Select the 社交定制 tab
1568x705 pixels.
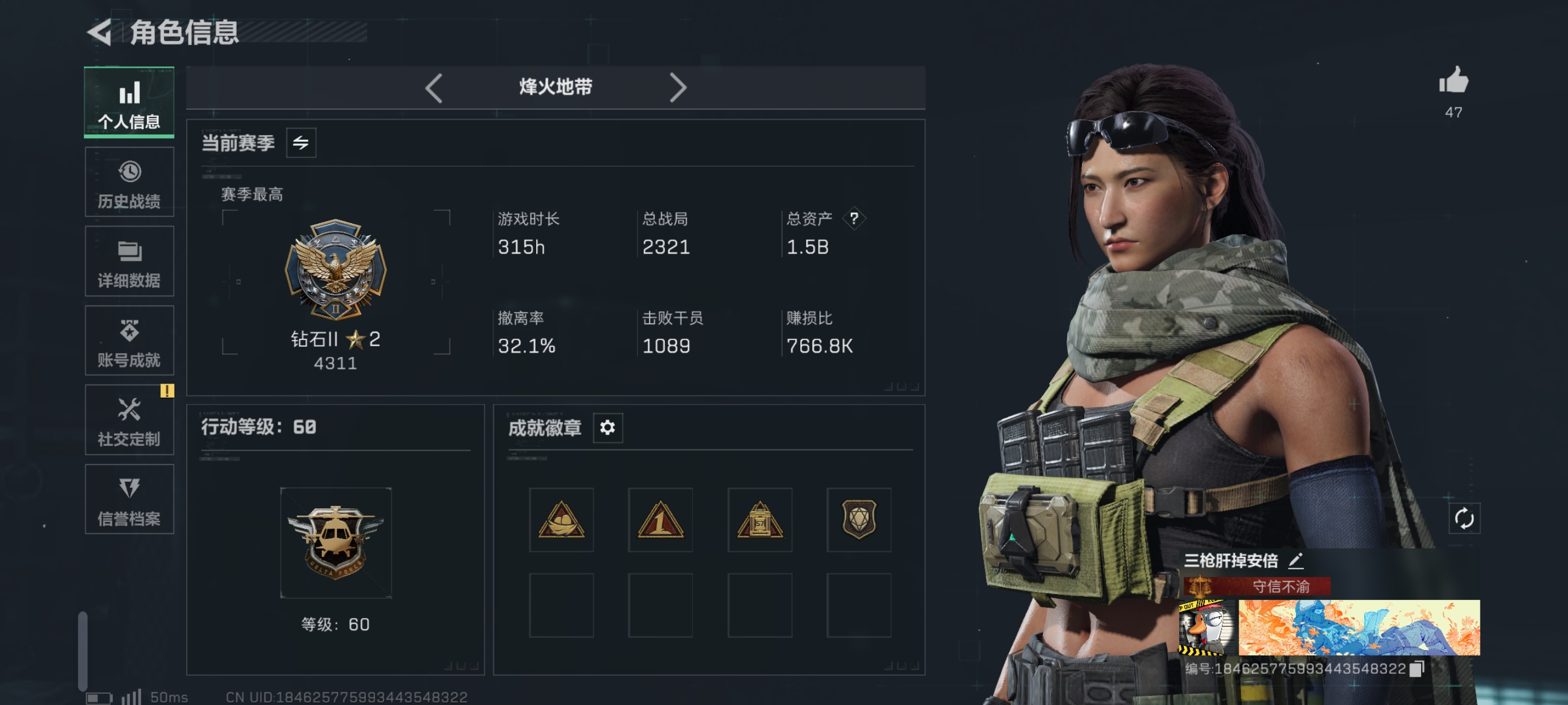click(129, 420)
